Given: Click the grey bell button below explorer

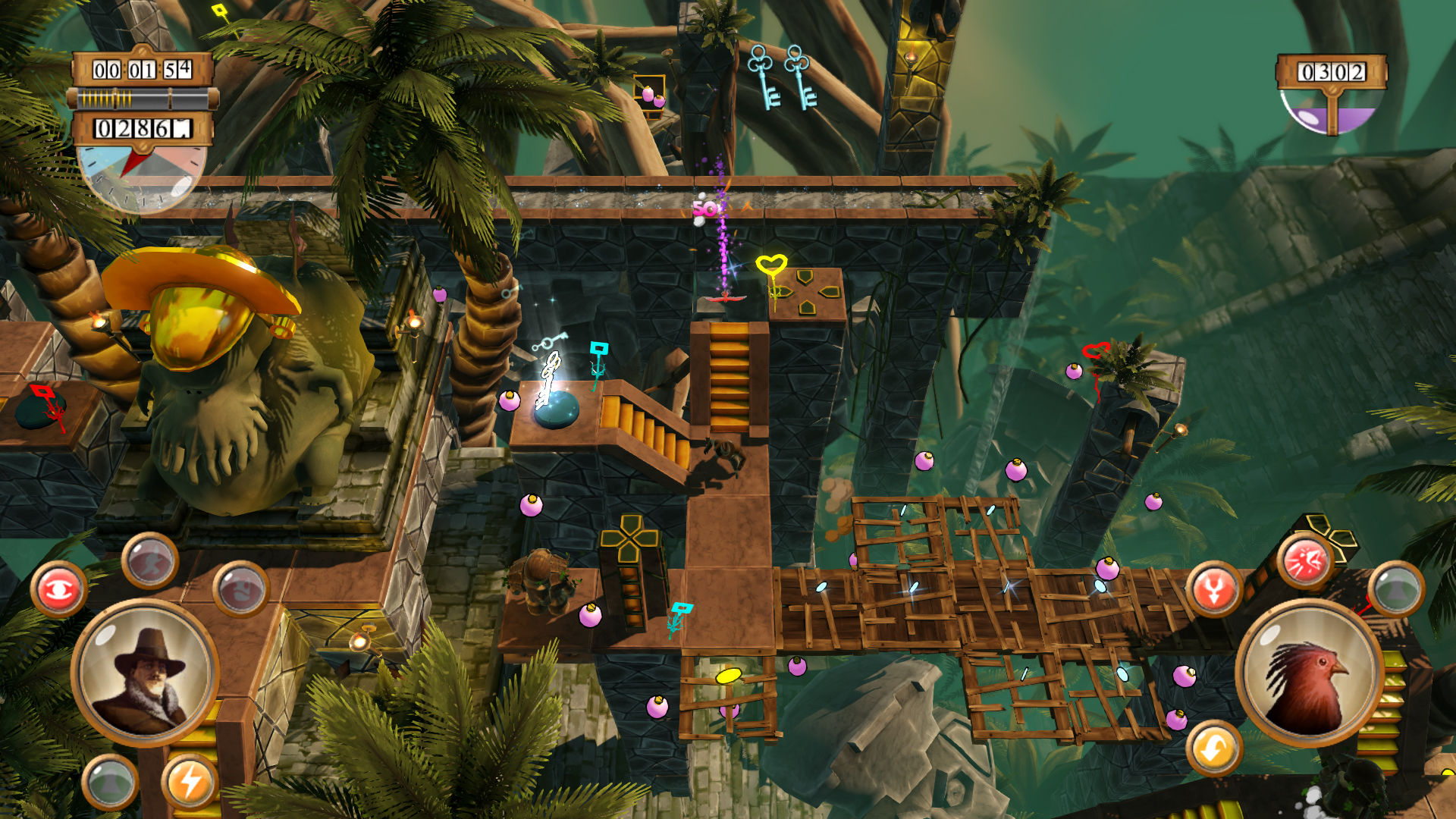Looking at the screenshot, I should (x=110, y=782).
